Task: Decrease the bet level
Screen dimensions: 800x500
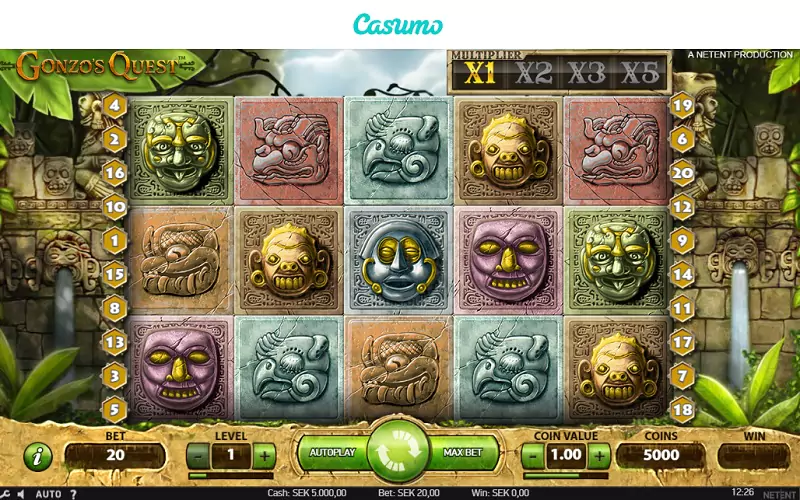Action: coord(199,456)
